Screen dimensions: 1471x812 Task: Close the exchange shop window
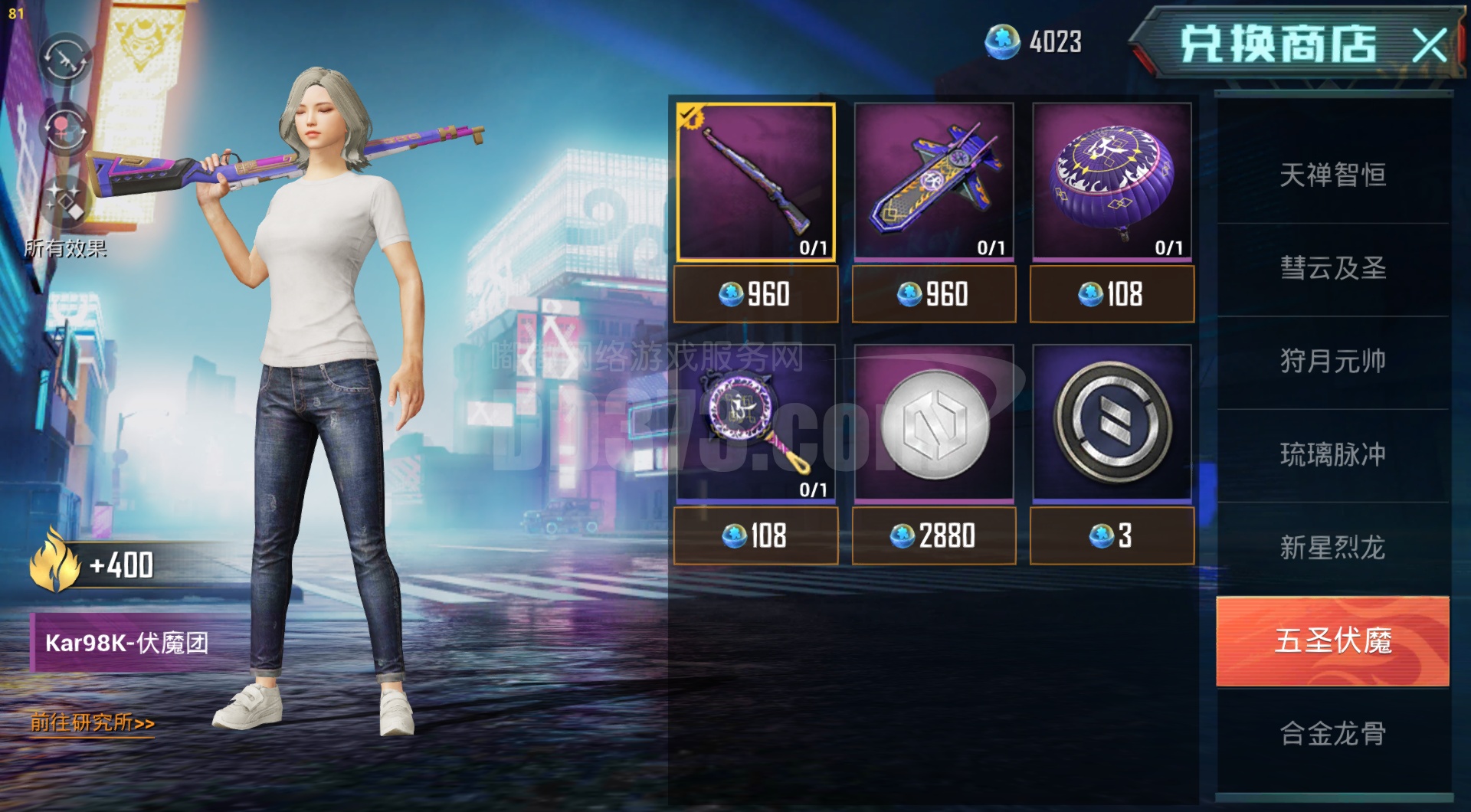pos(1428,45)
